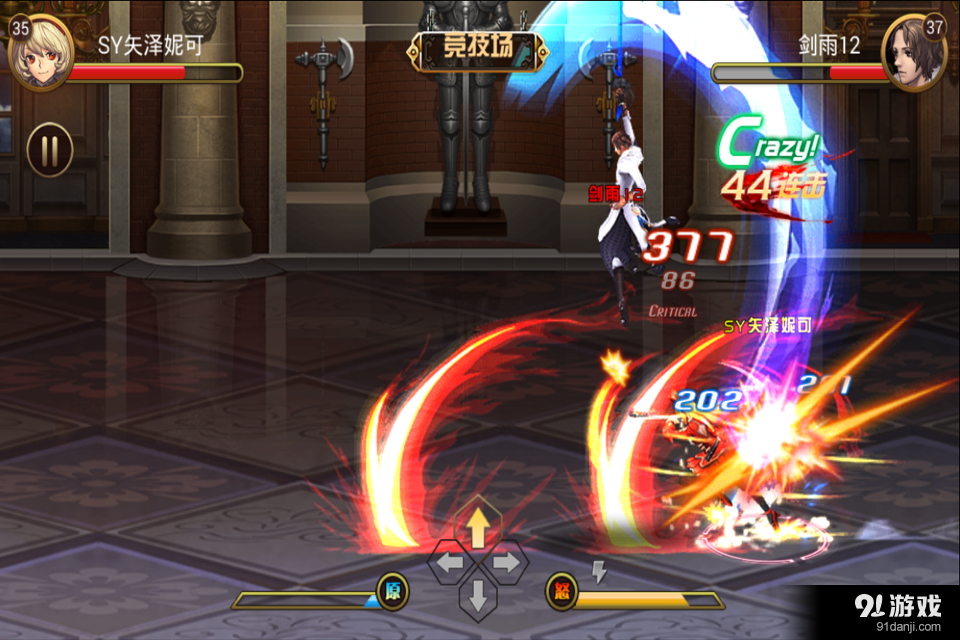Tap the left arrow on the directional pad
Screen dimensions: 960x640
(449, 563)
